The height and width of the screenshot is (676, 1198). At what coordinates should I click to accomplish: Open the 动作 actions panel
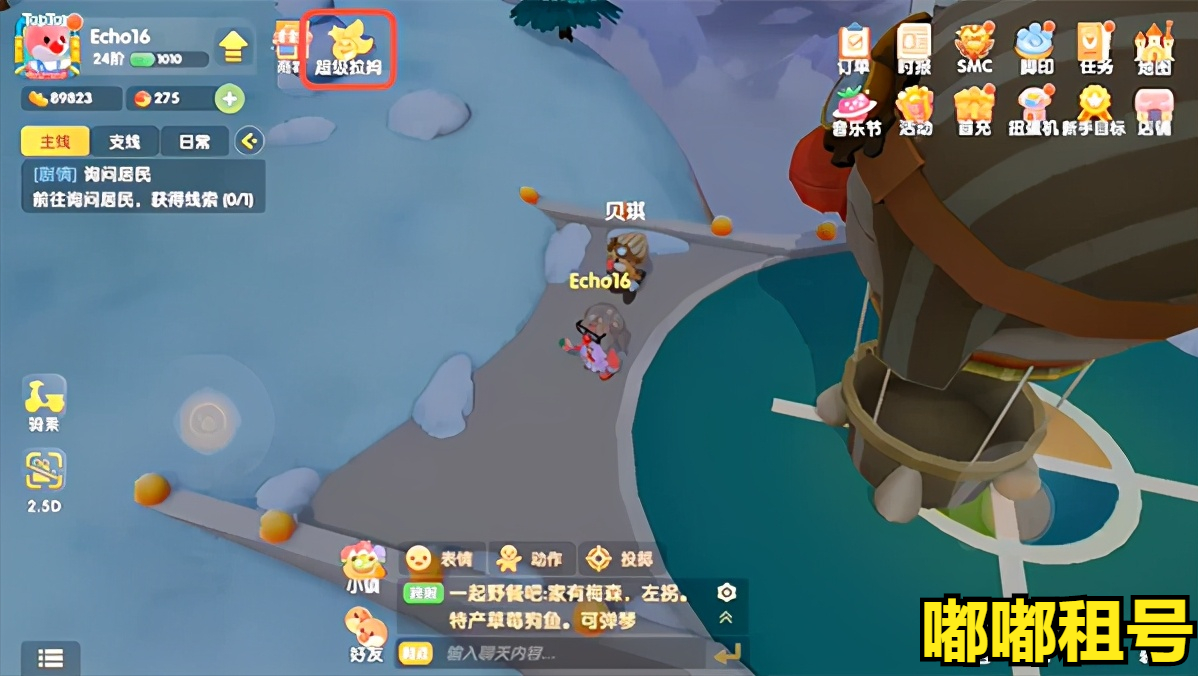click(530, 558)
